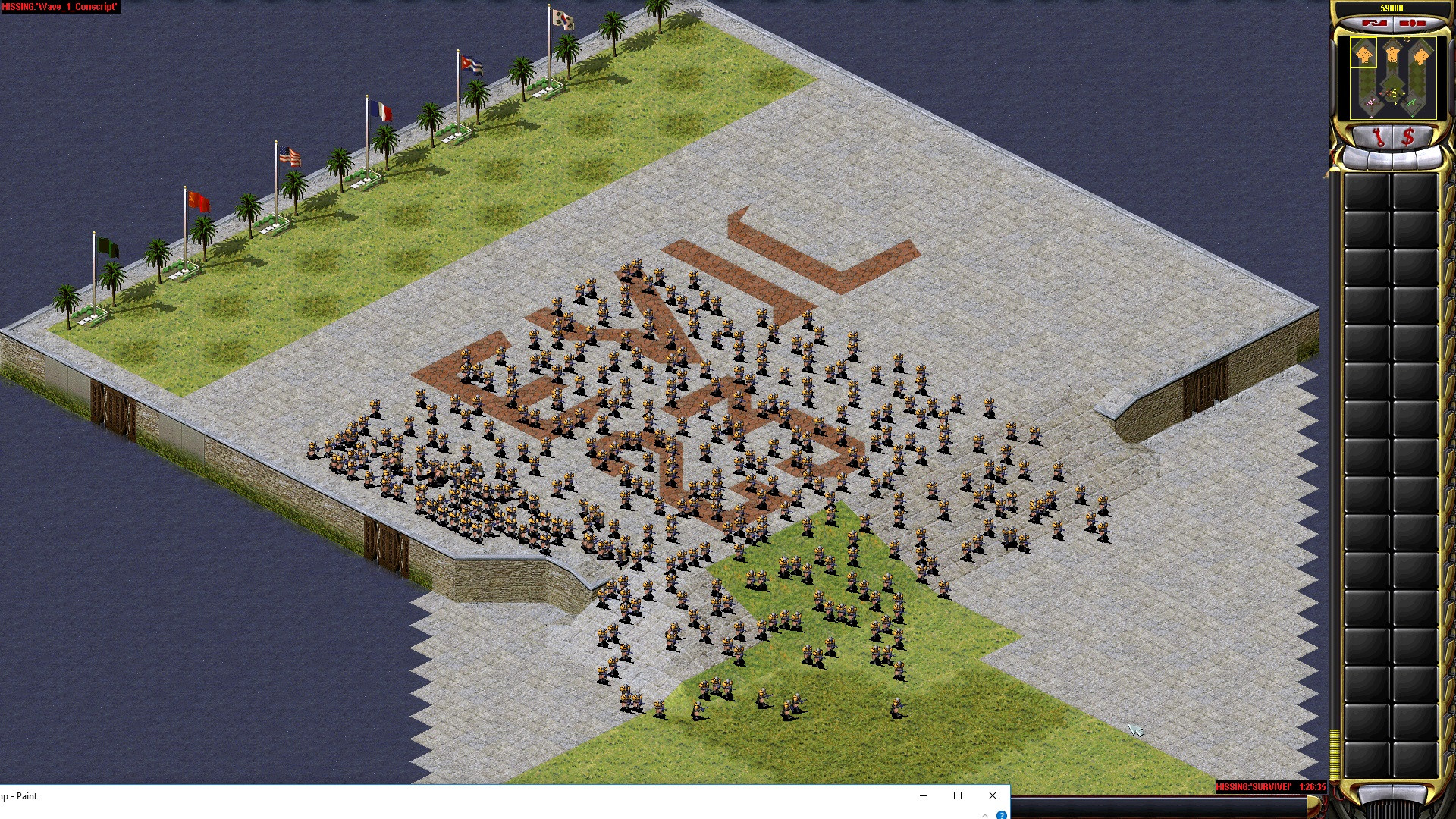The height and width of the screenshot is (819, 1456).
Task: Minimize the Paint window
Action: pyautogui.click(x=923, y=795)
